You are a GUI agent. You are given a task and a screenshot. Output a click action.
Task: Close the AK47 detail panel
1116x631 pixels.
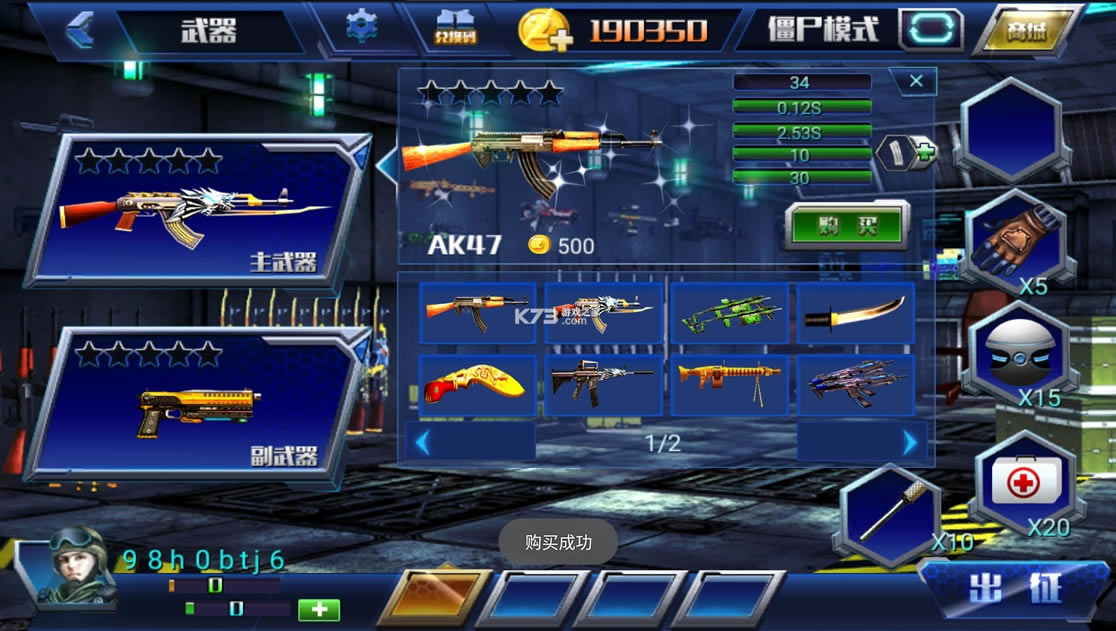point(915,82)
